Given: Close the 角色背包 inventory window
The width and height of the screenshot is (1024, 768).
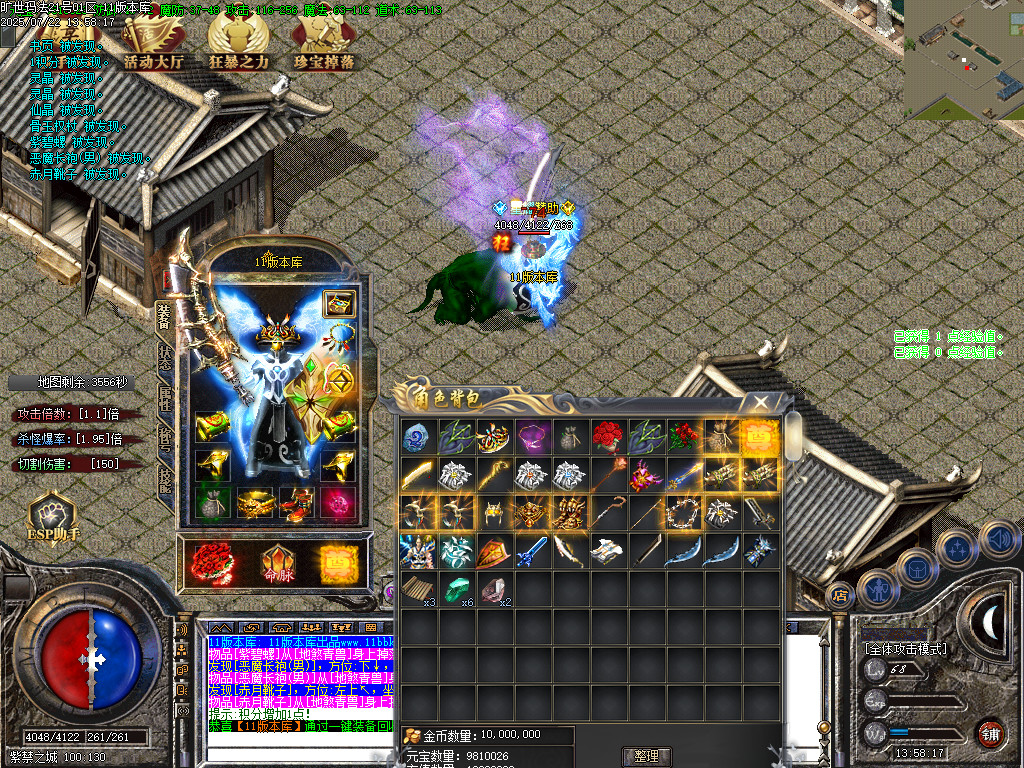Looking at the screenshot, I should point(762,402).
